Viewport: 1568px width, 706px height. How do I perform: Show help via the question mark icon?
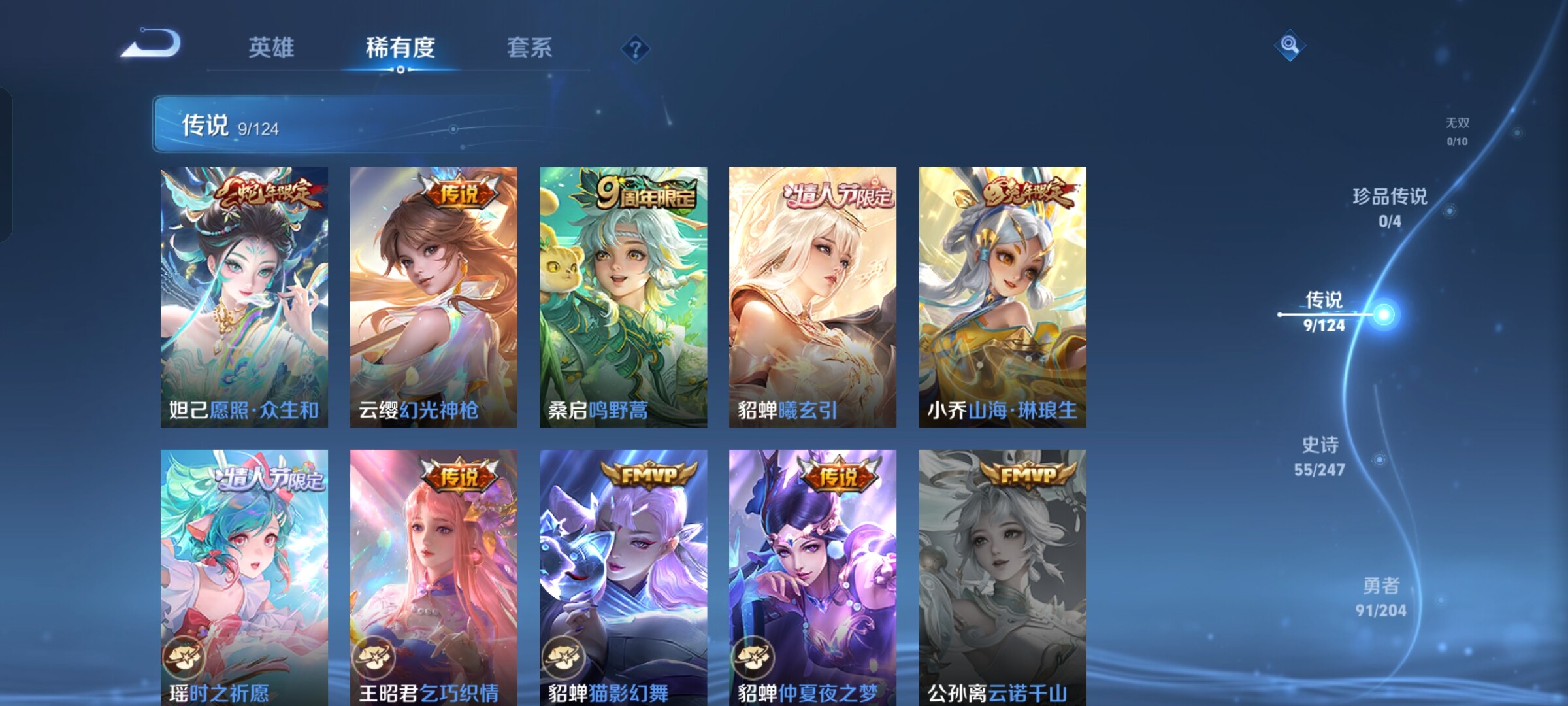tap(635, 48)
